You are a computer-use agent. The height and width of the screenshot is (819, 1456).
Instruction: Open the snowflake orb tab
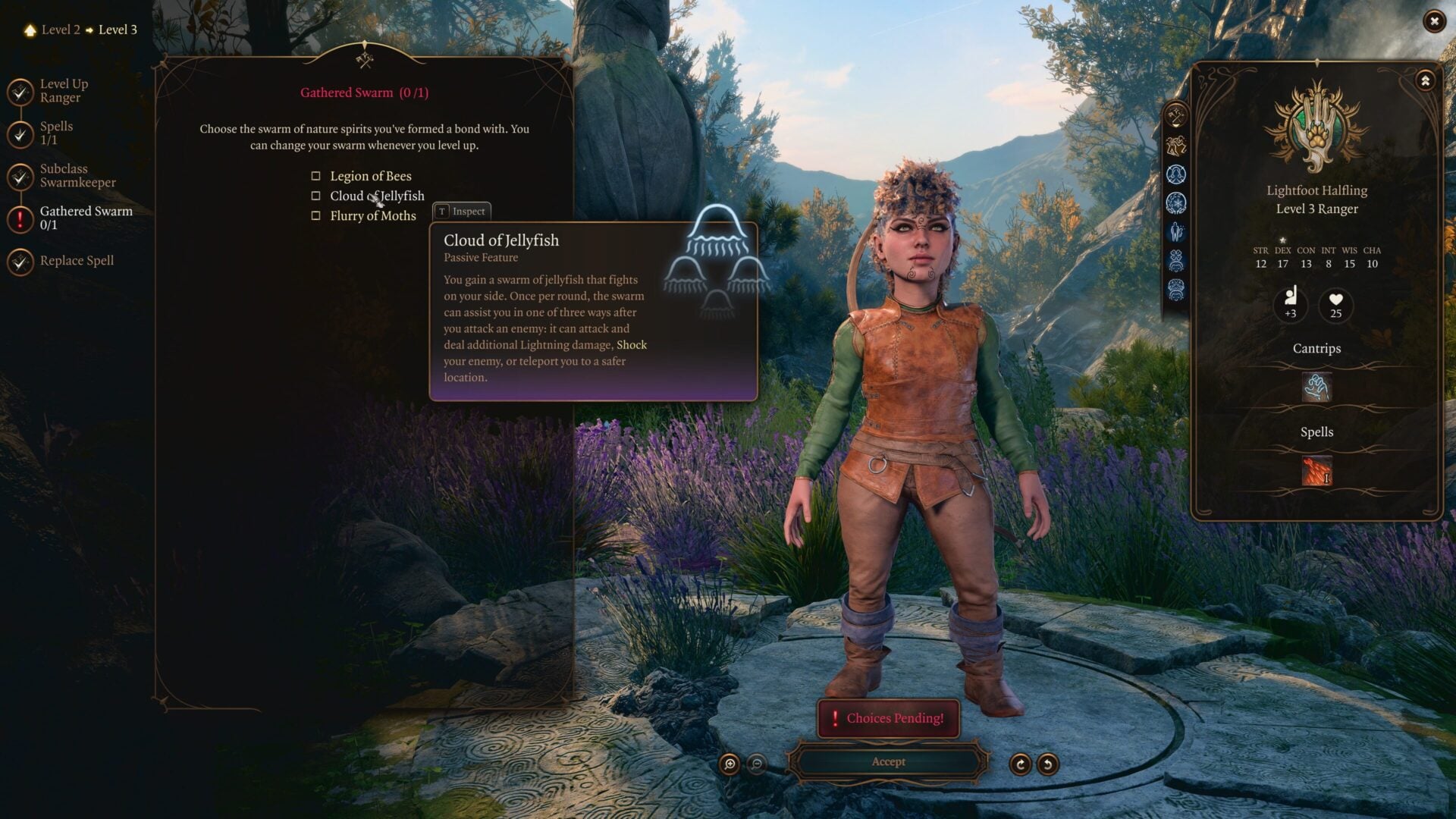point(1176,203)
